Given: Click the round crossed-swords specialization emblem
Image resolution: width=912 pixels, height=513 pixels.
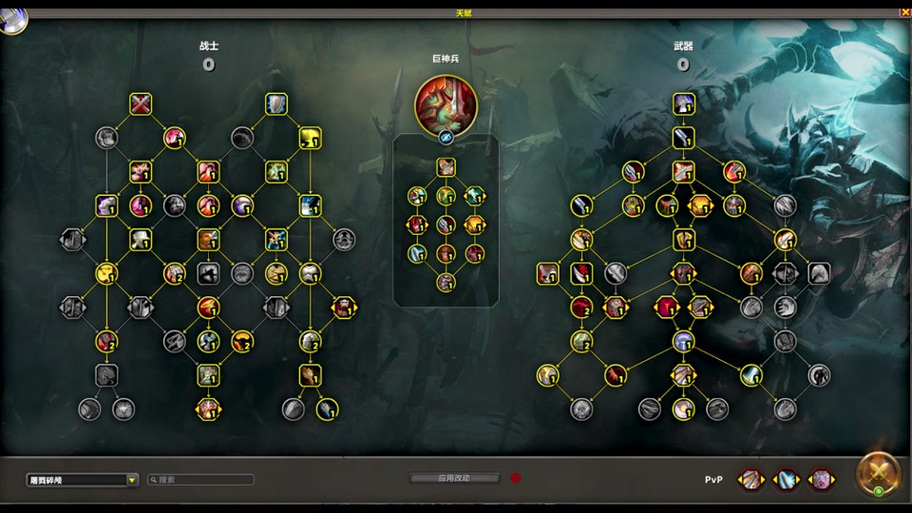Looking at the screenshot, I should click(877, 474).
